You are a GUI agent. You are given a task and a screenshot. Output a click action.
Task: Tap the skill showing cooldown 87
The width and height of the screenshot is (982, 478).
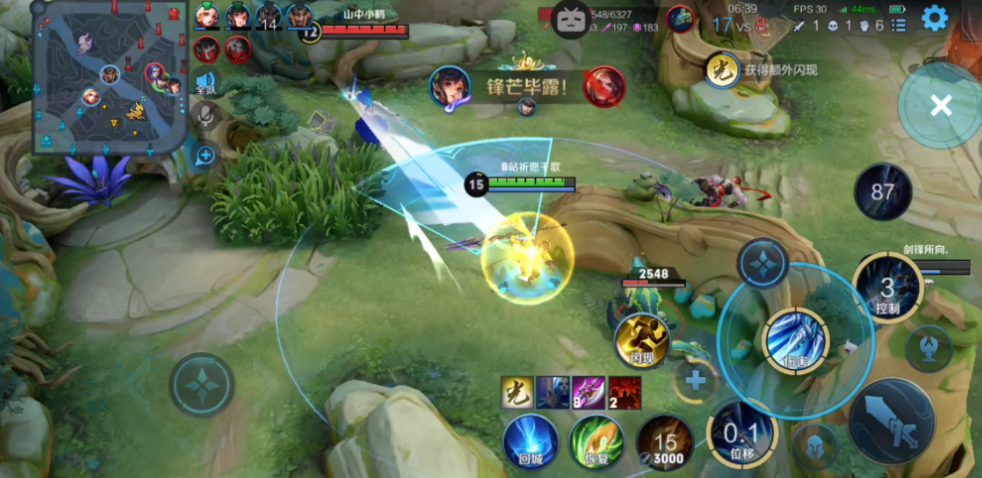[x=882, y=192]
